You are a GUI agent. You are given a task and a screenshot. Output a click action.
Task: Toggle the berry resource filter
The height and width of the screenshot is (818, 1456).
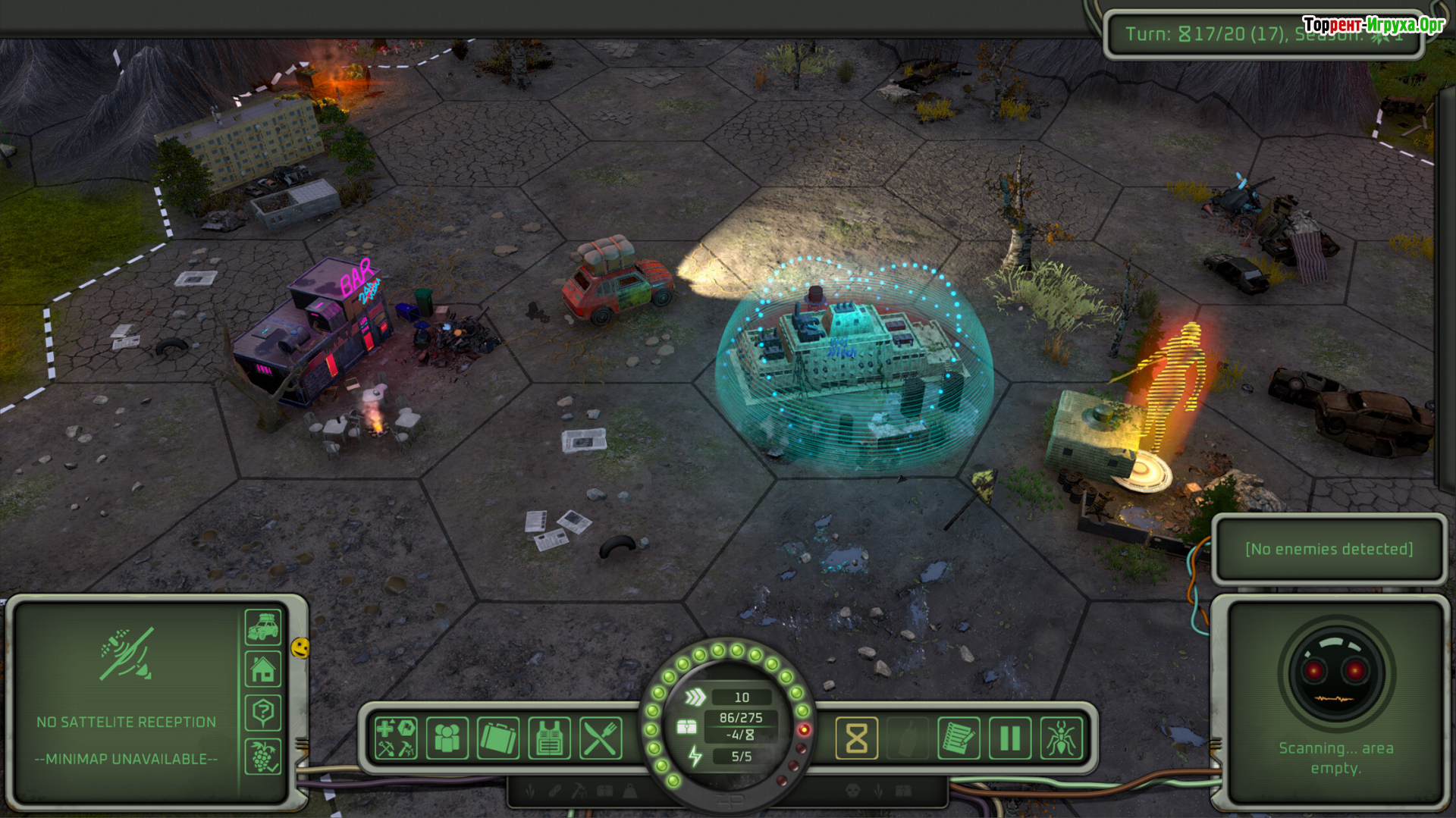(263, 756)
